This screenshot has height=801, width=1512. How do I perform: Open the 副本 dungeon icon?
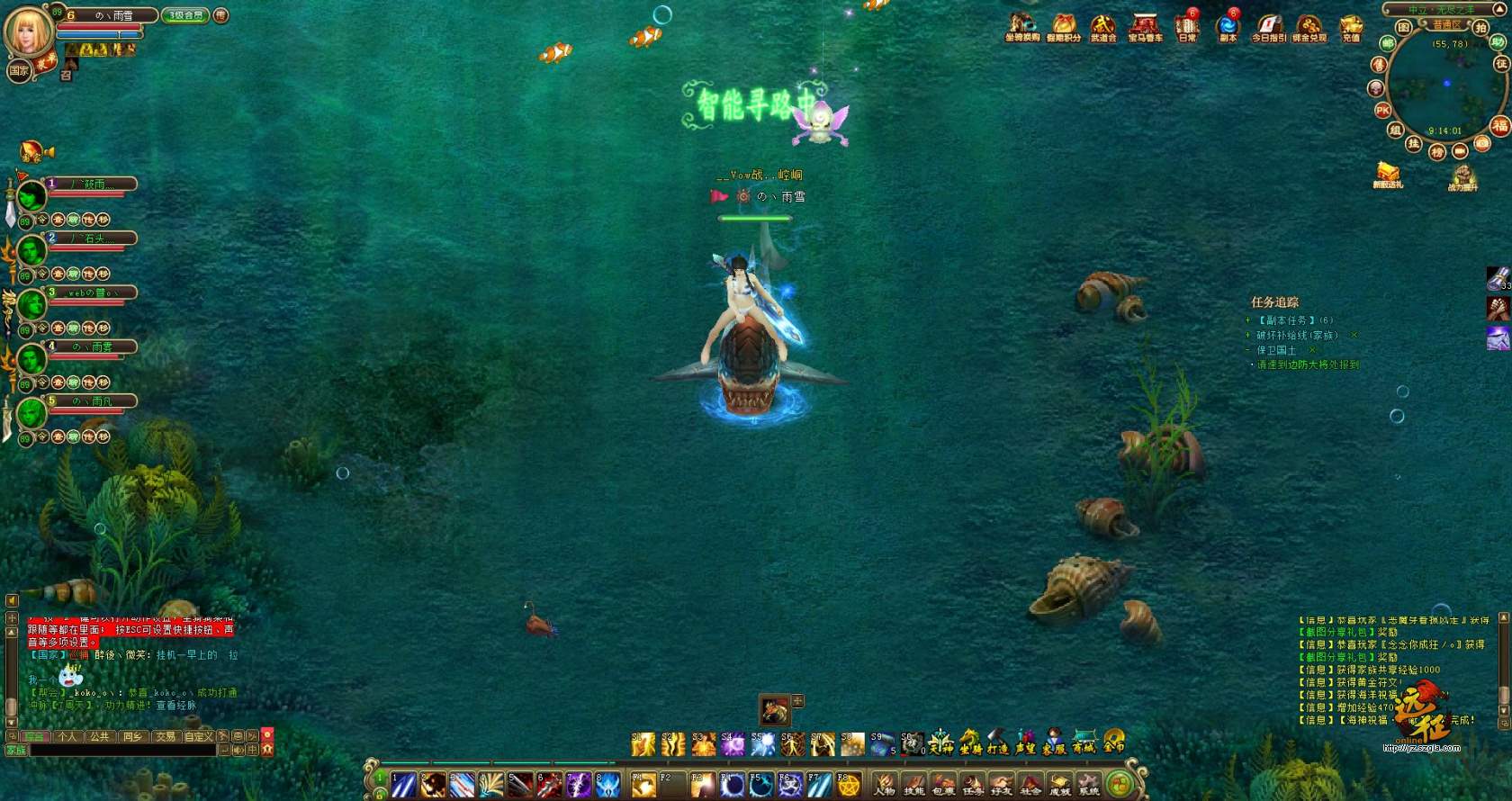pos(1228,27)
